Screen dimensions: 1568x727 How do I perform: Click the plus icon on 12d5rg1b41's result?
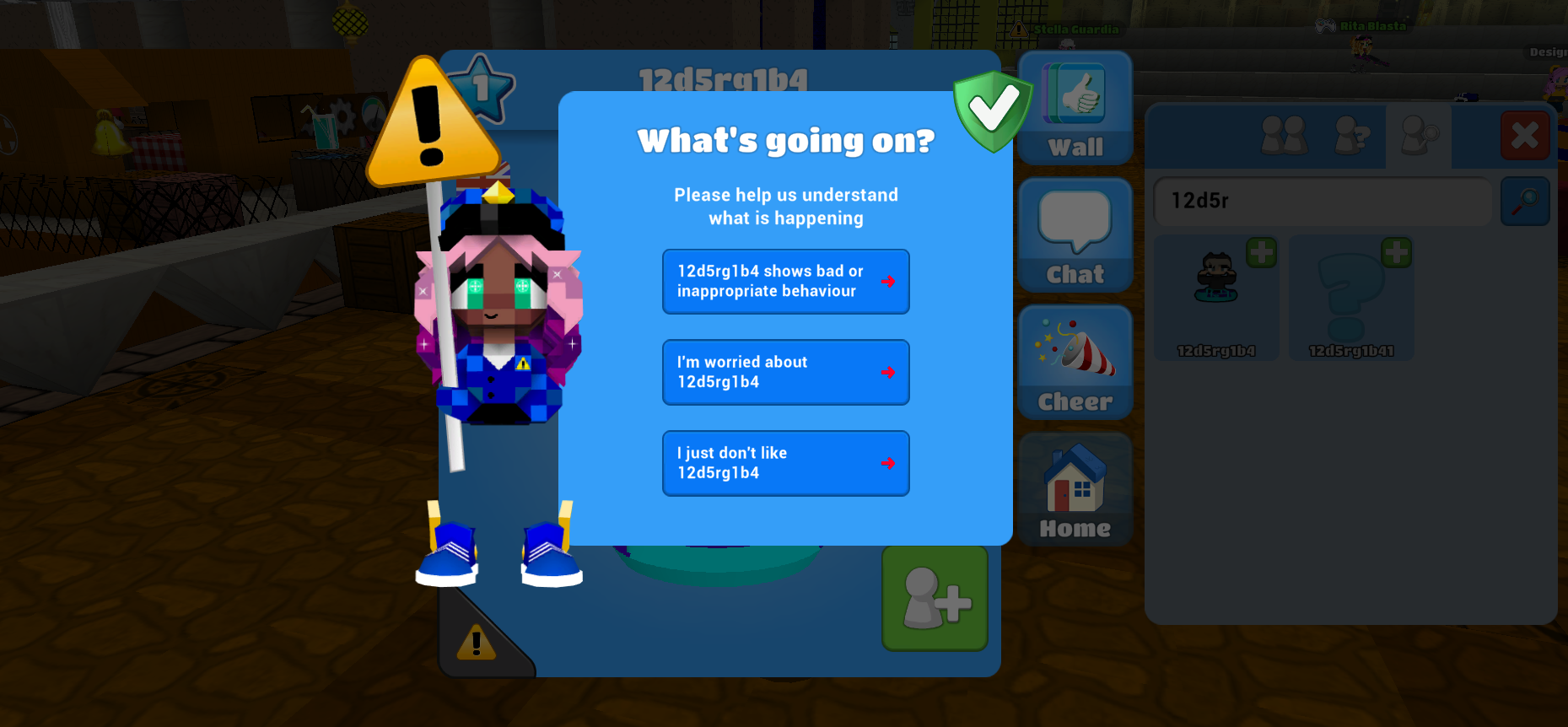(x=1396, y=252)
